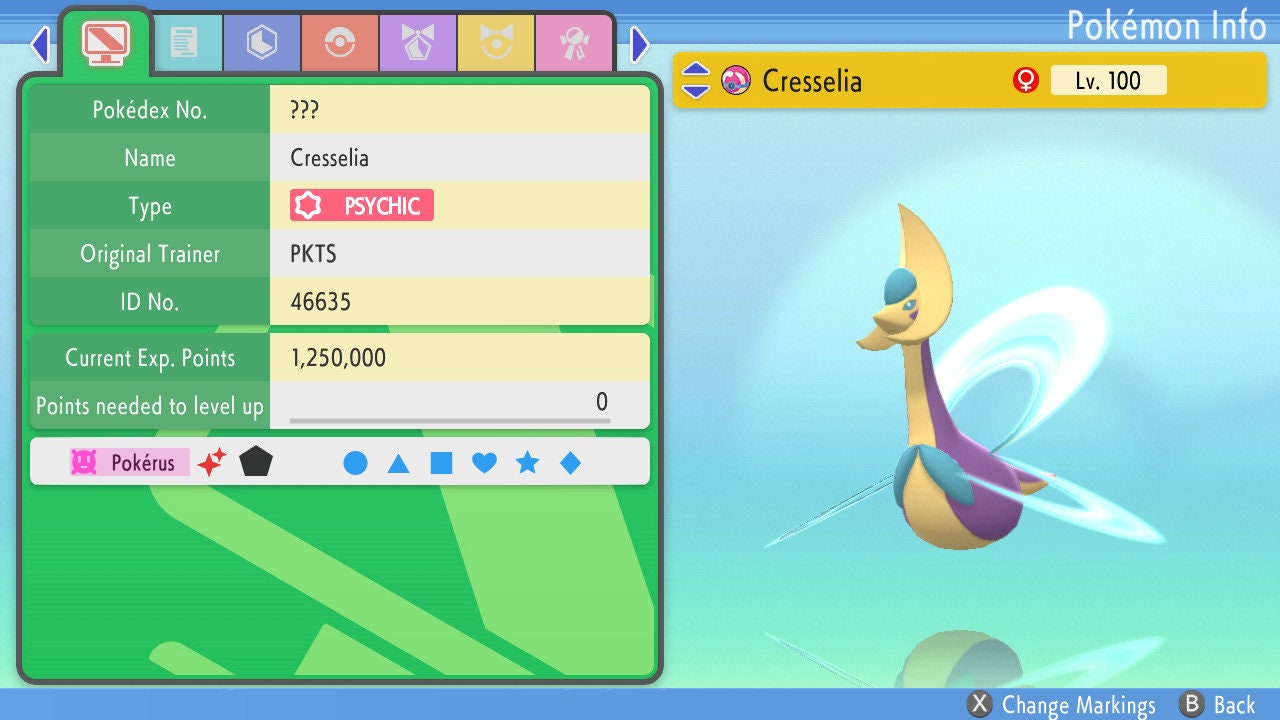Cycle Pokémon with the up-down arrows by Cresselia

tap(696, 80)
